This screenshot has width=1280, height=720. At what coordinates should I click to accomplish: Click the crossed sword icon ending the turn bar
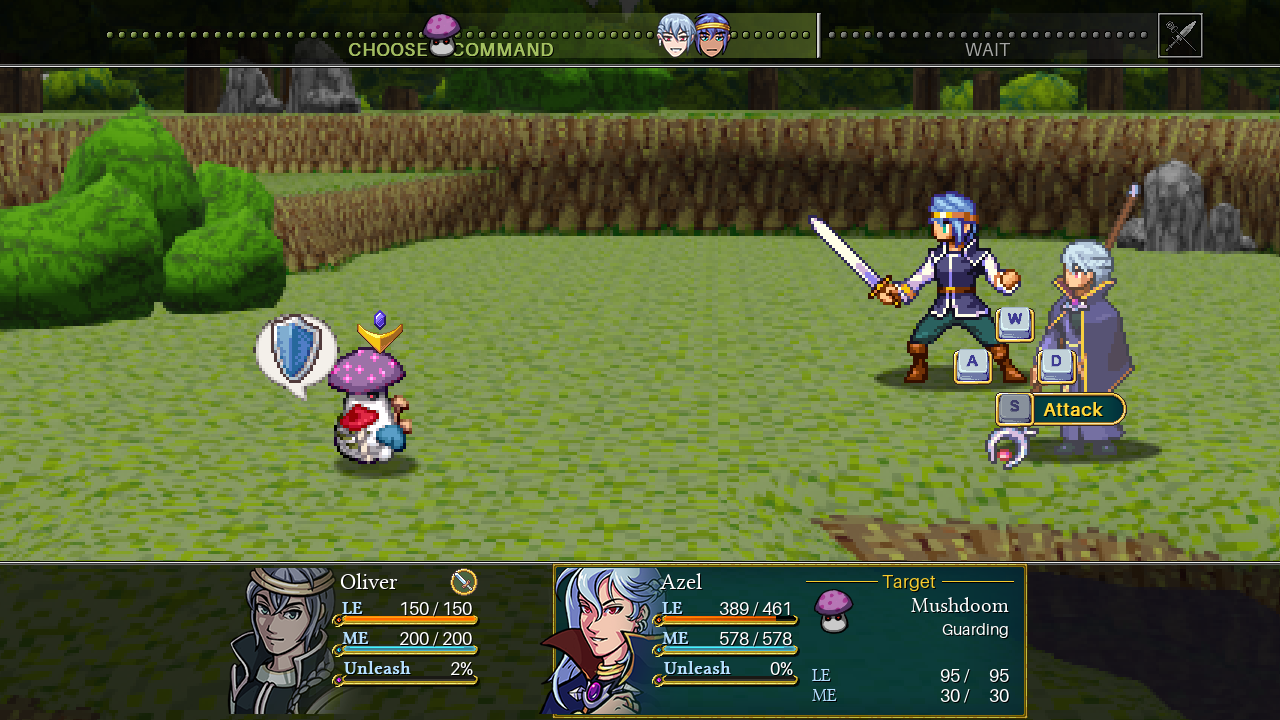pos(1180,36)
